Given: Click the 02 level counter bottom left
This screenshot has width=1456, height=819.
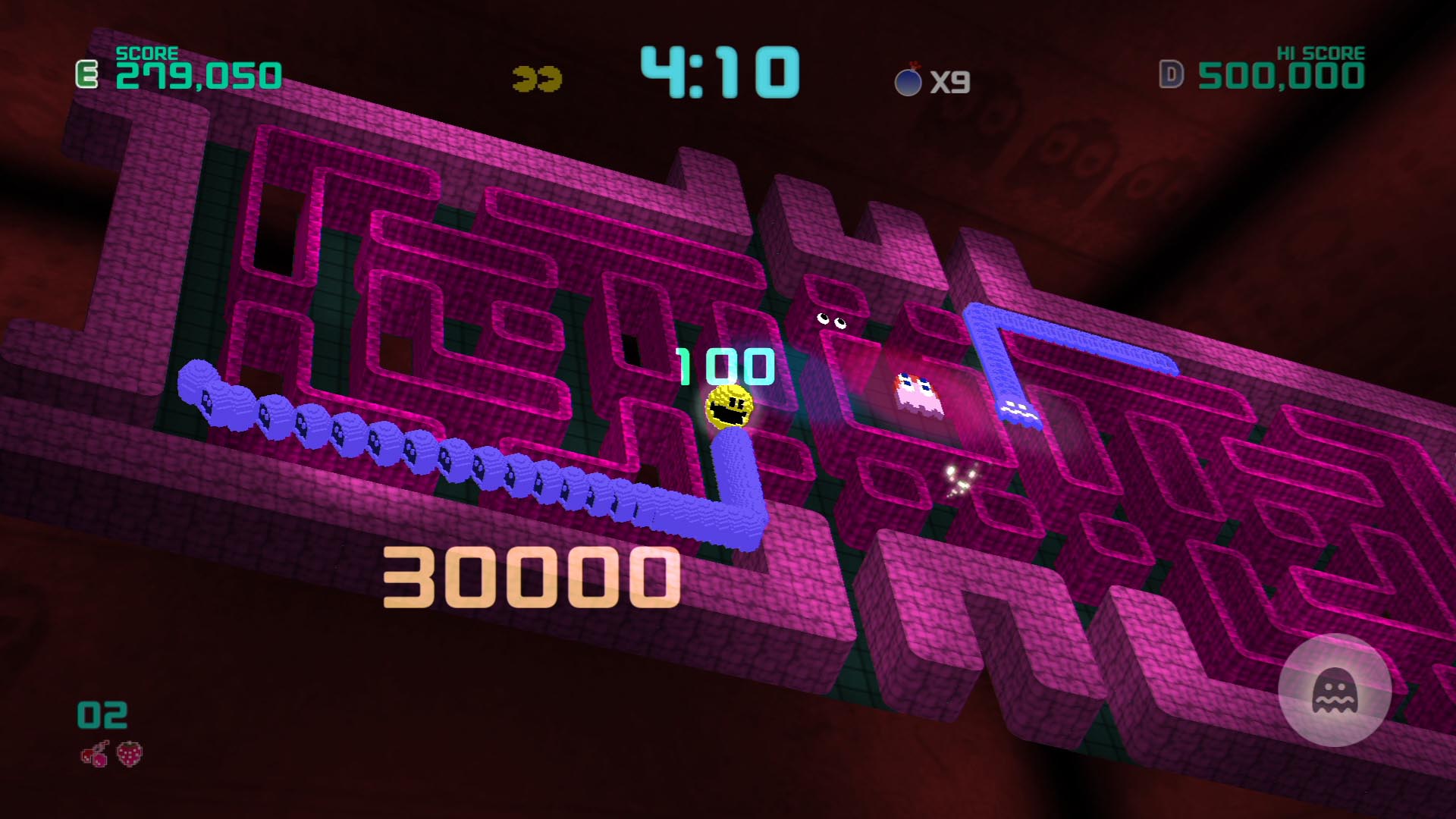Looking at the screenshot, I should click(102, 713).
